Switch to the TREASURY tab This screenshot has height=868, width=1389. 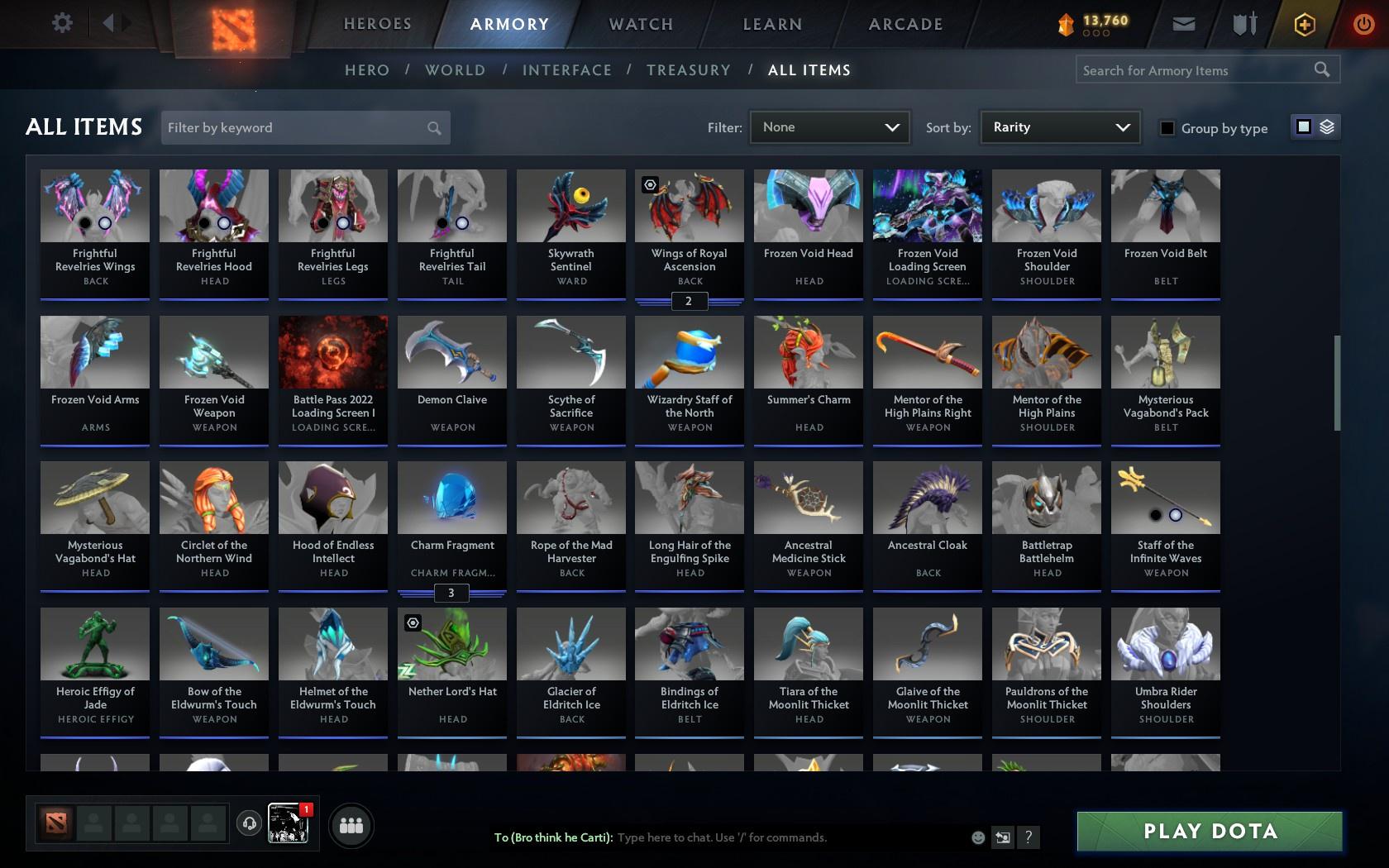tap(689, 70)
